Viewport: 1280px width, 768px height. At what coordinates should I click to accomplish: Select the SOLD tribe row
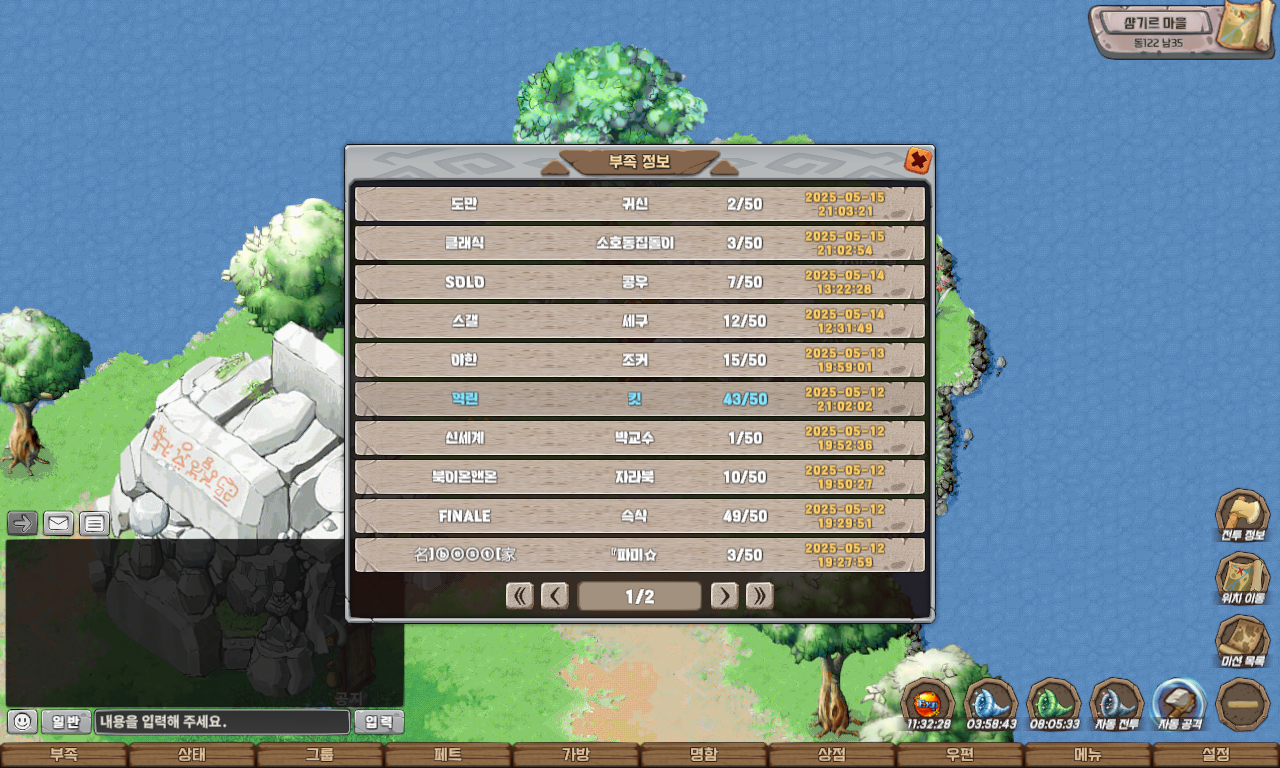[x=640, y=282]
